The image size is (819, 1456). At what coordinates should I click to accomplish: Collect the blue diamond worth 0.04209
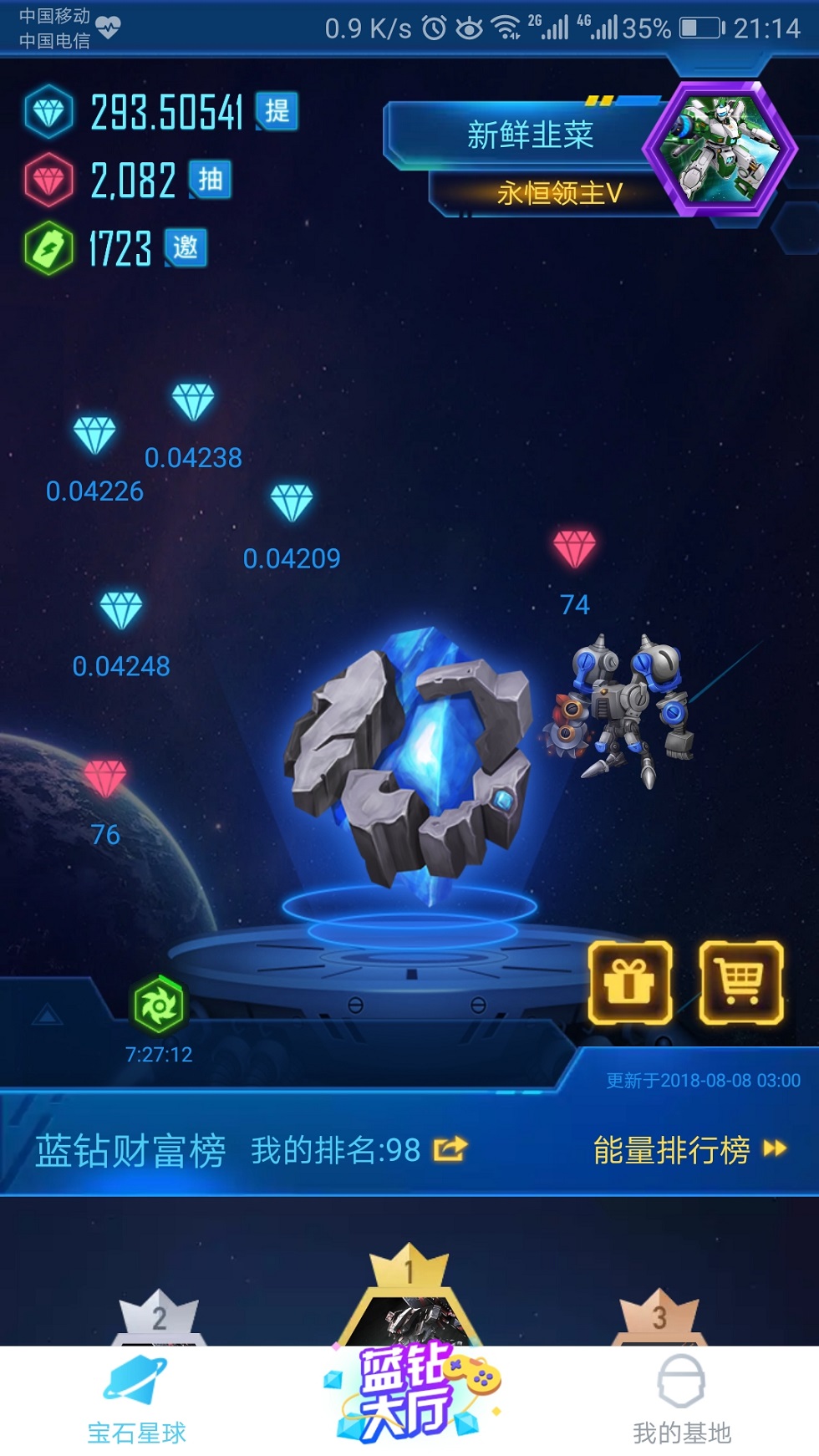pyautogui.click(x=292, y=502)
